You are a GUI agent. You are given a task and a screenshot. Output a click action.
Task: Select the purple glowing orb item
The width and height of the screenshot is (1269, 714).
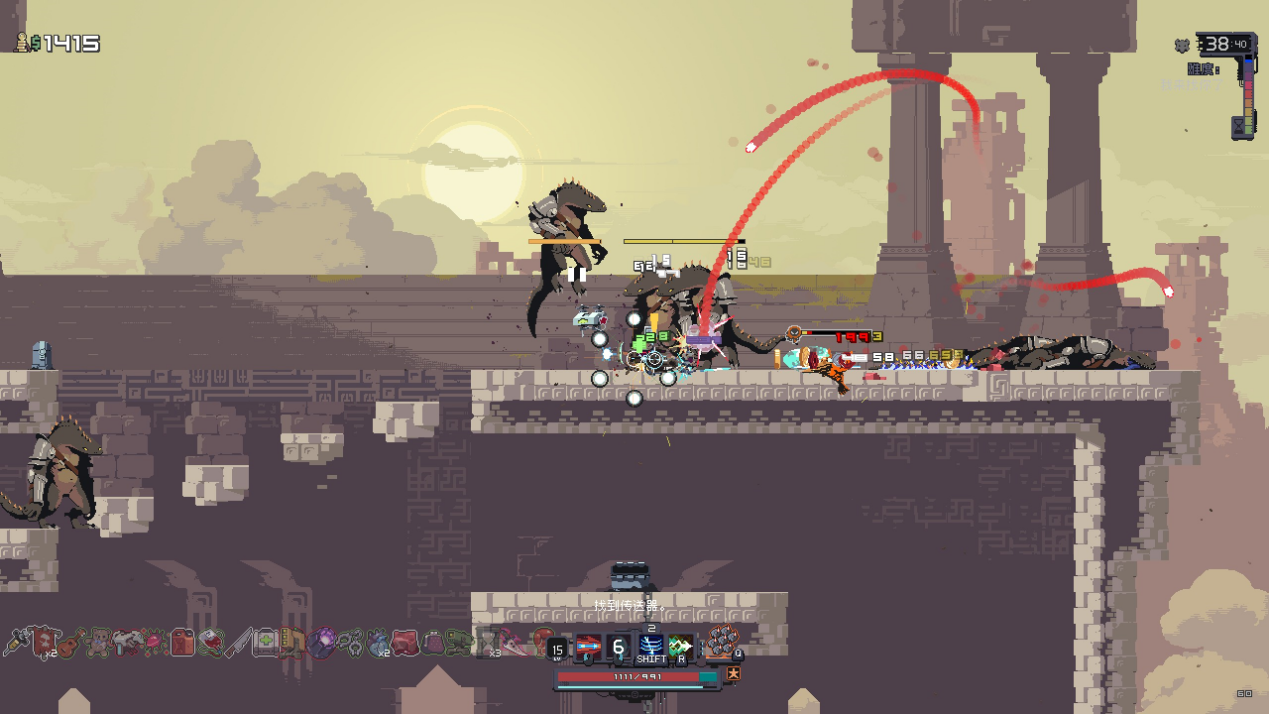click(x=321, y=642)
